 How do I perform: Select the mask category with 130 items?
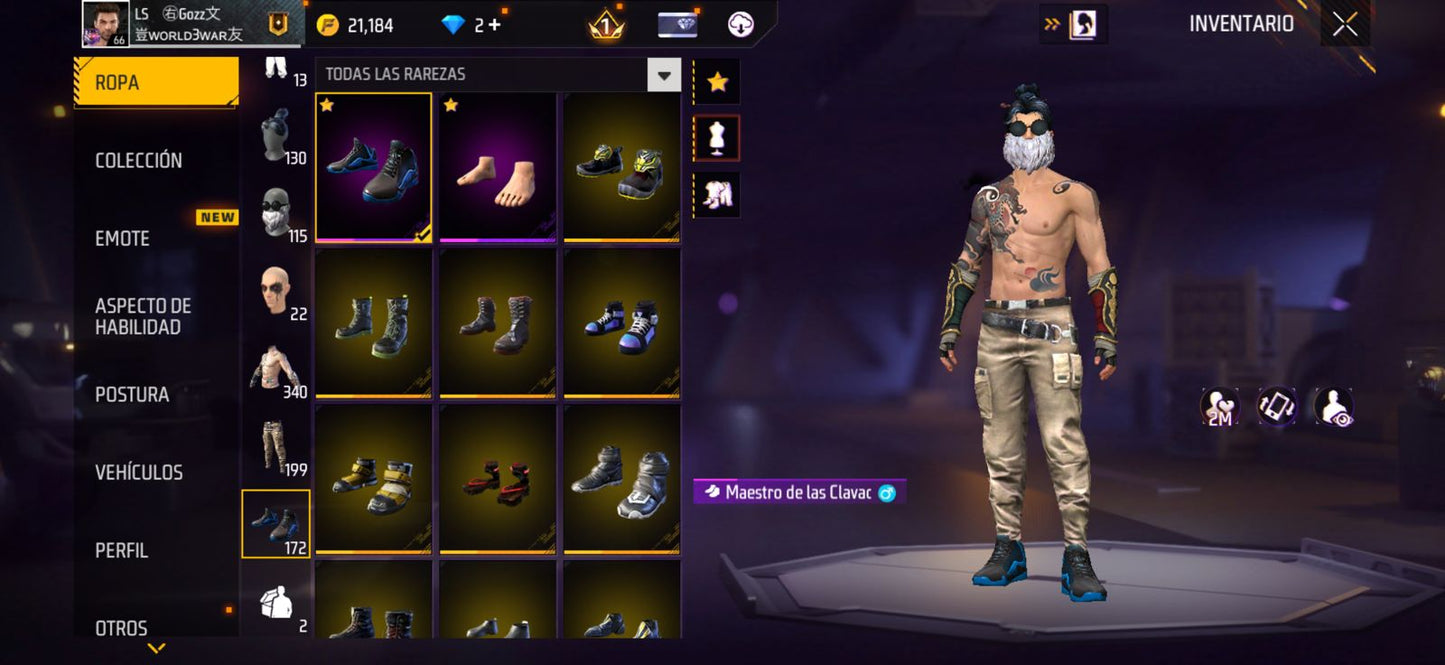(x=276, y=135)
